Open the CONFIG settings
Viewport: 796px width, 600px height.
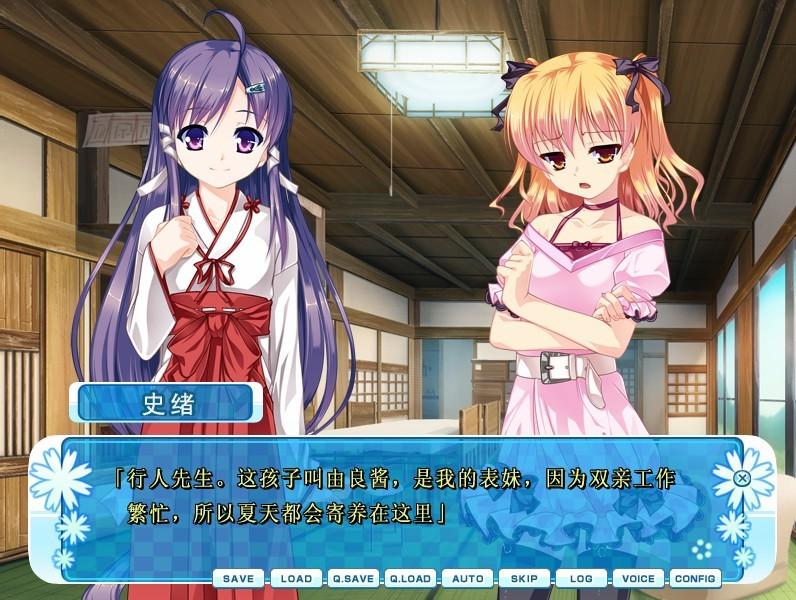click(695, 579)
